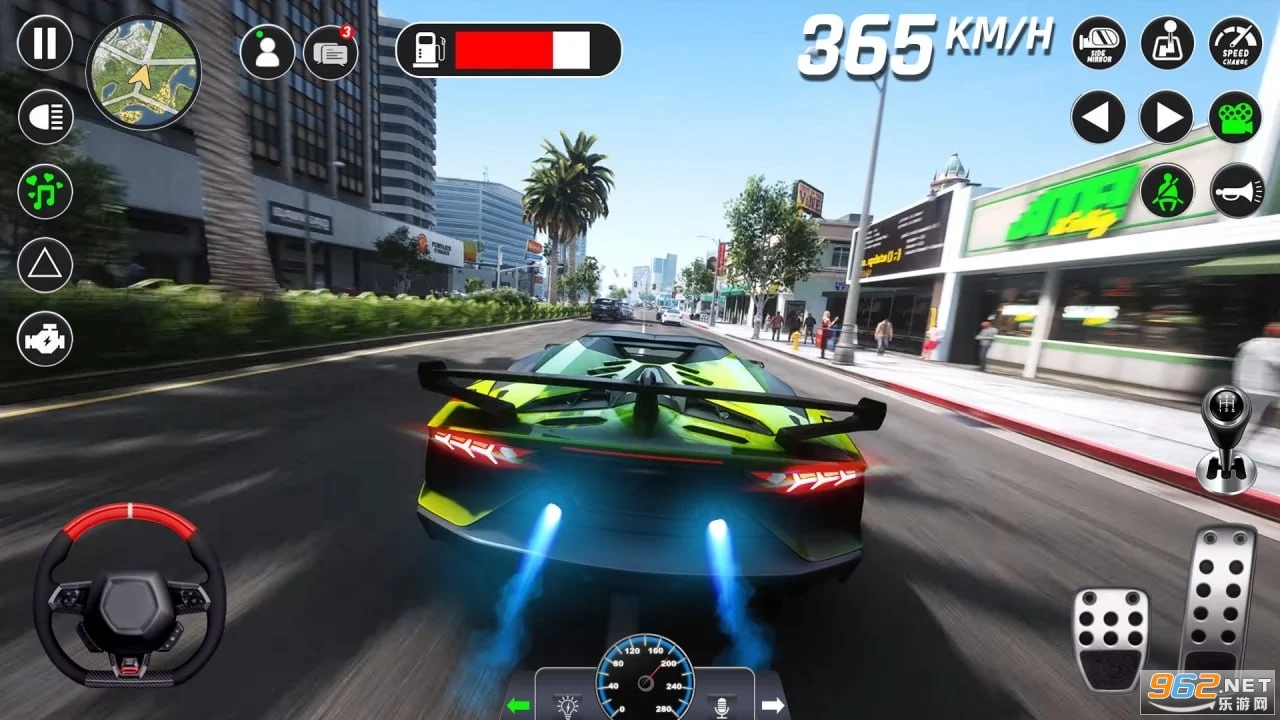Select the Speed Change button
The image size is (1280, 720).
click(1236, 44)
